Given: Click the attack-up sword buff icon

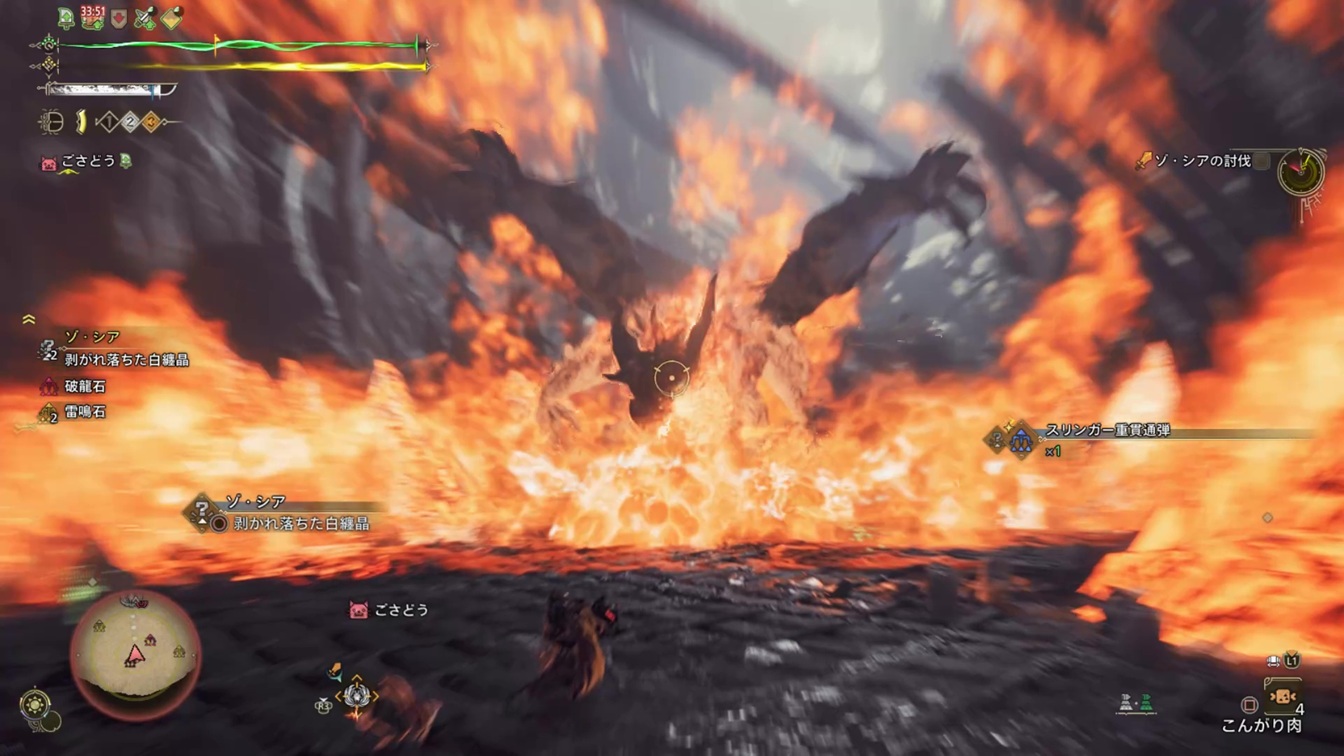Looking at the screenshot, I should coord(145,18).
